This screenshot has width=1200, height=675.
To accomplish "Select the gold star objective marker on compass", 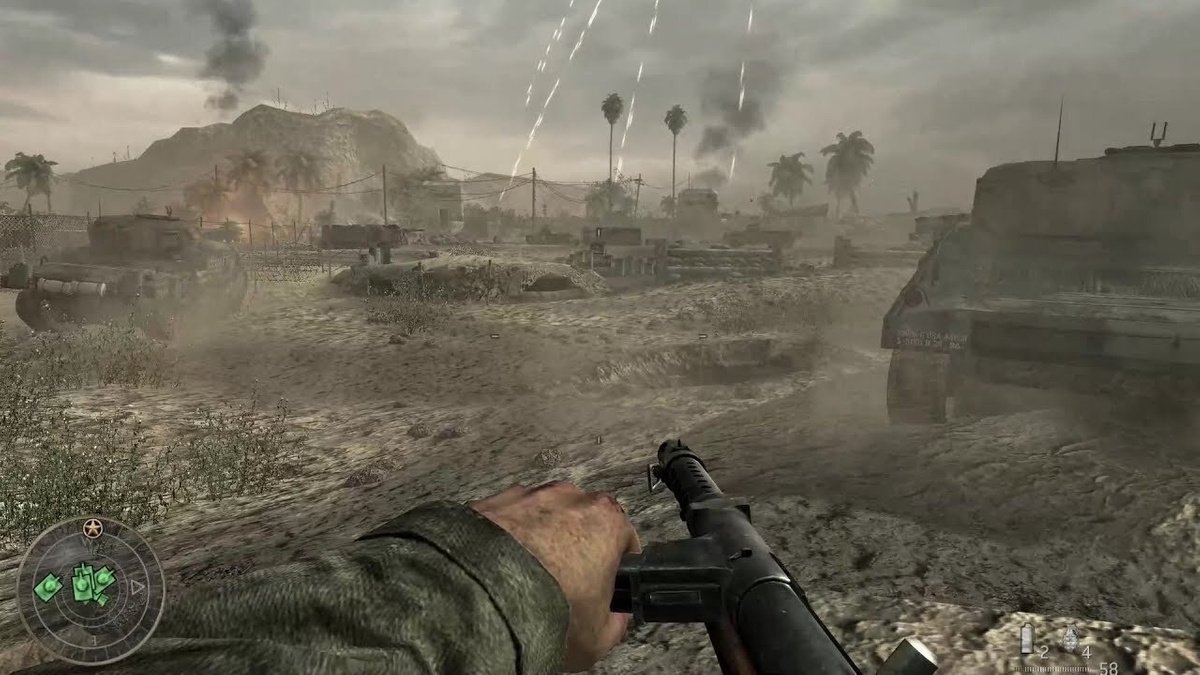I will tap(93, 526).
